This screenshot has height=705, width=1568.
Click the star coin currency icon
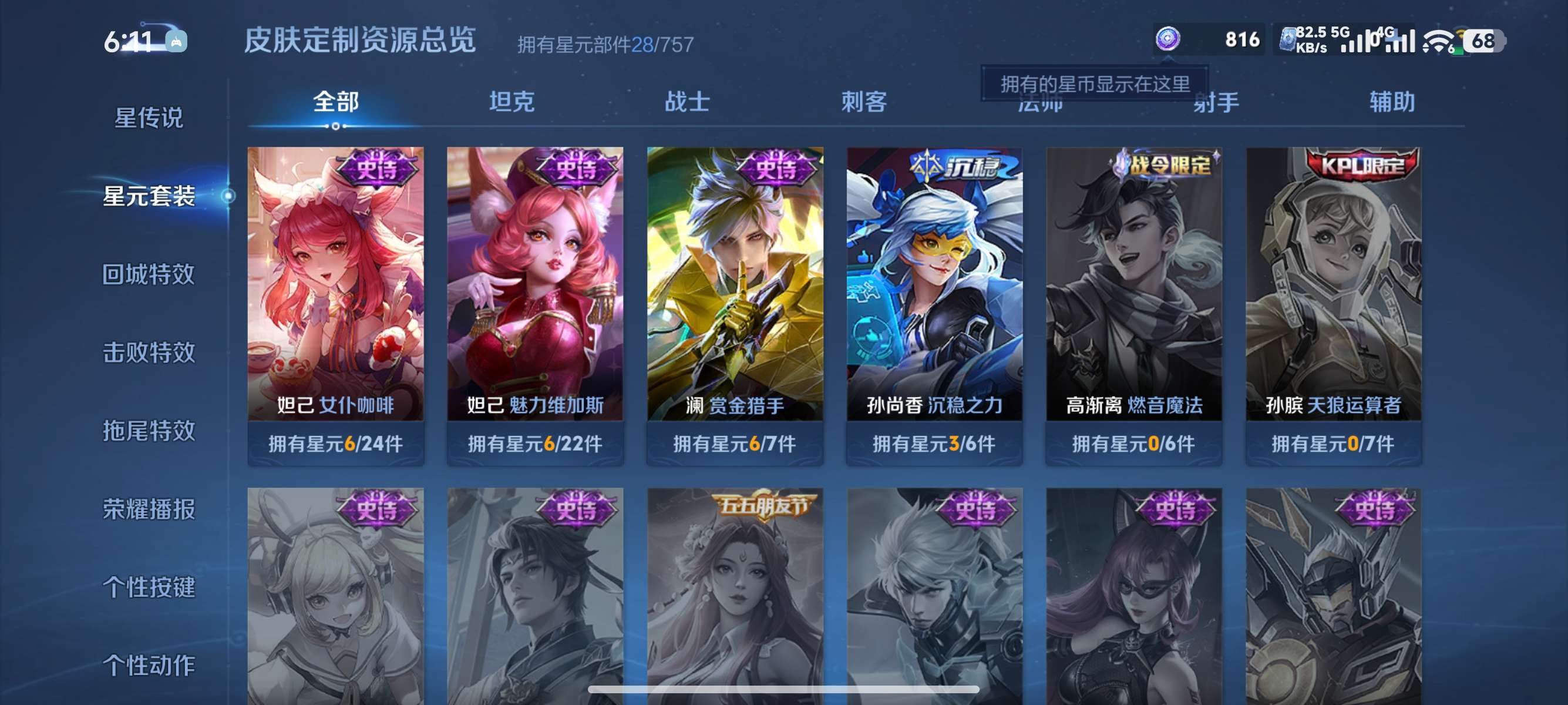(1167, 39)
